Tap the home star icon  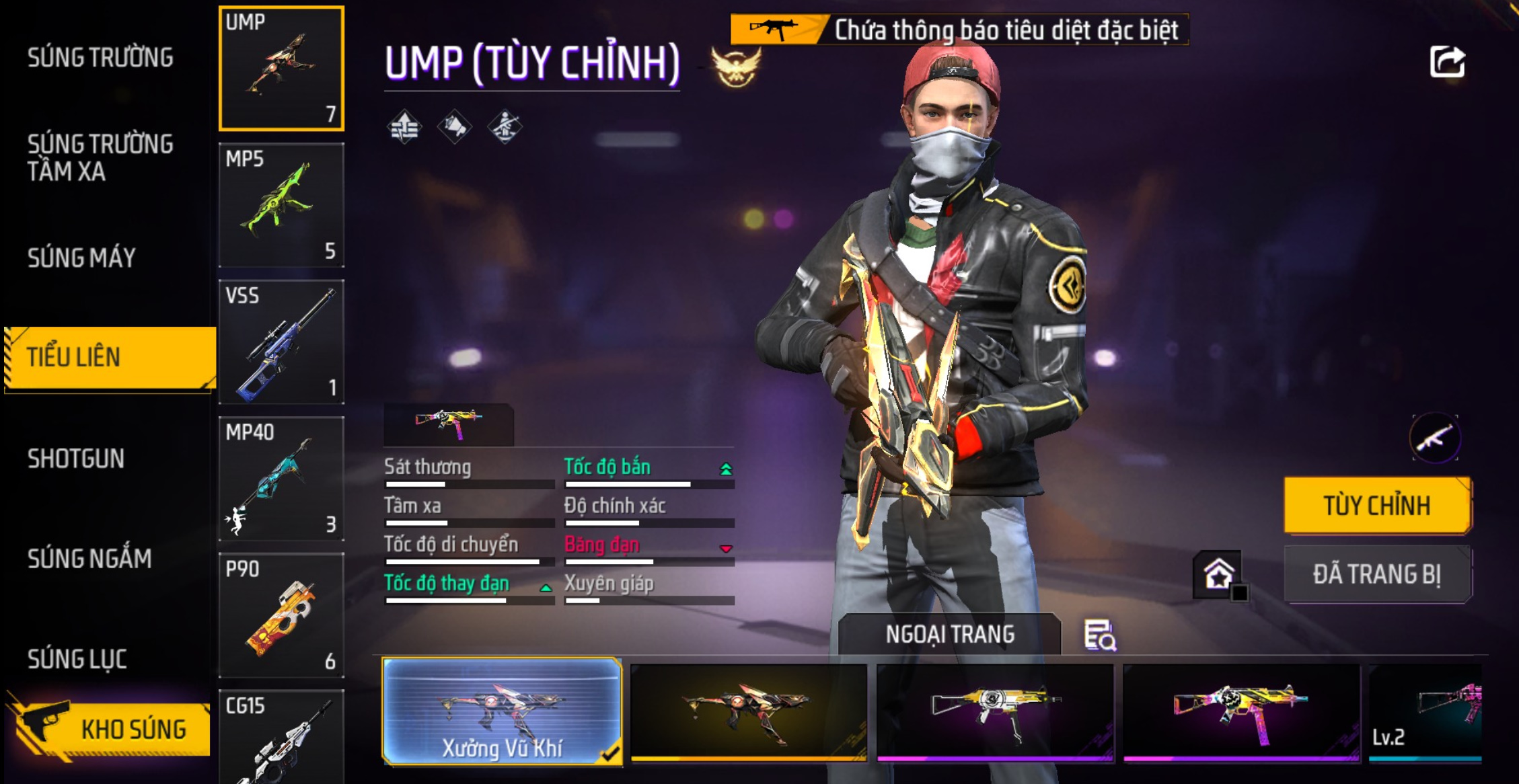1218,575
